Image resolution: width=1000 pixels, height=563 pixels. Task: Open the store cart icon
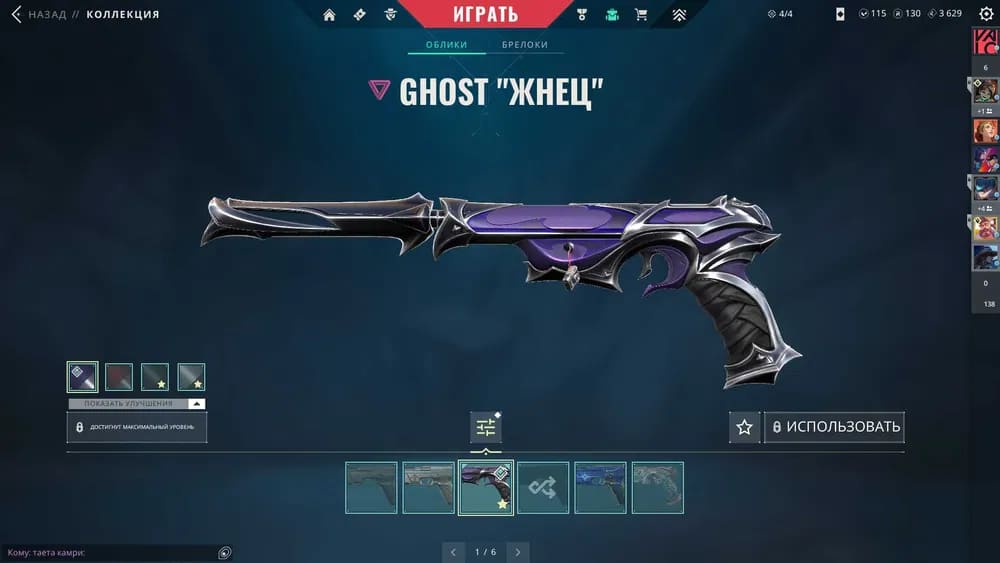tap(641, 15)
